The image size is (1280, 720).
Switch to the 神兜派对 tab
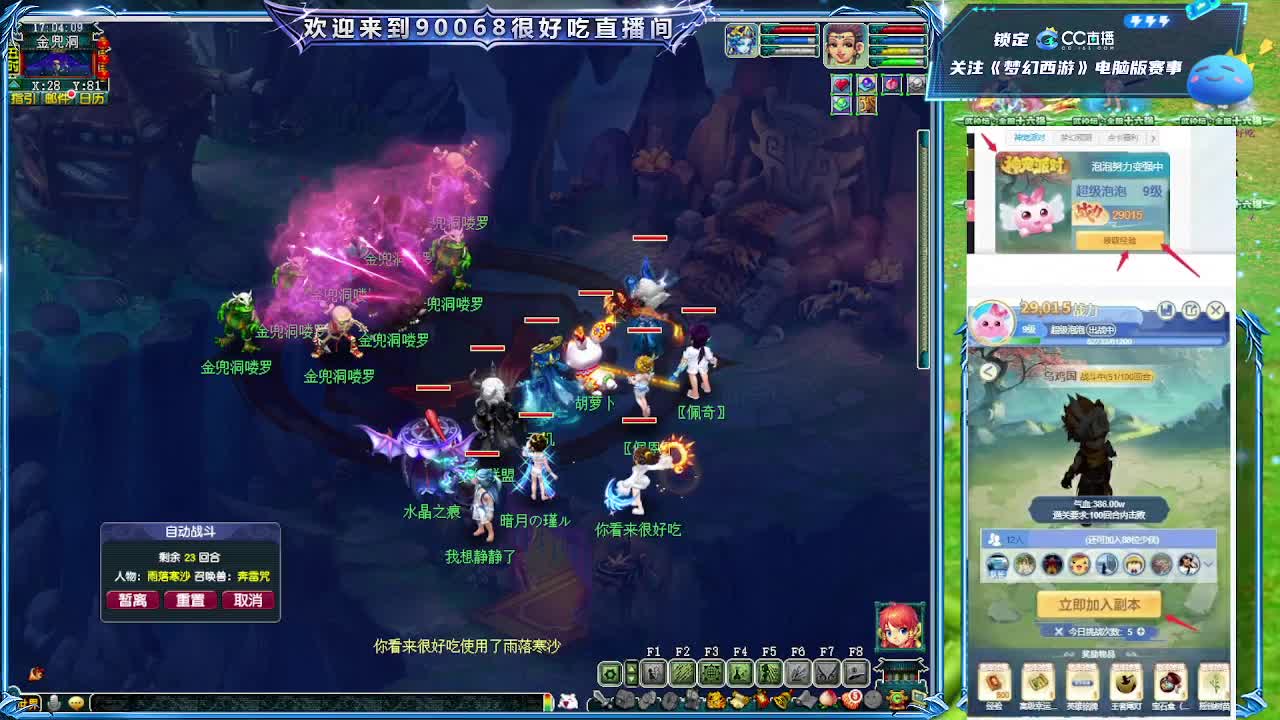click(x=1029, y=136)
